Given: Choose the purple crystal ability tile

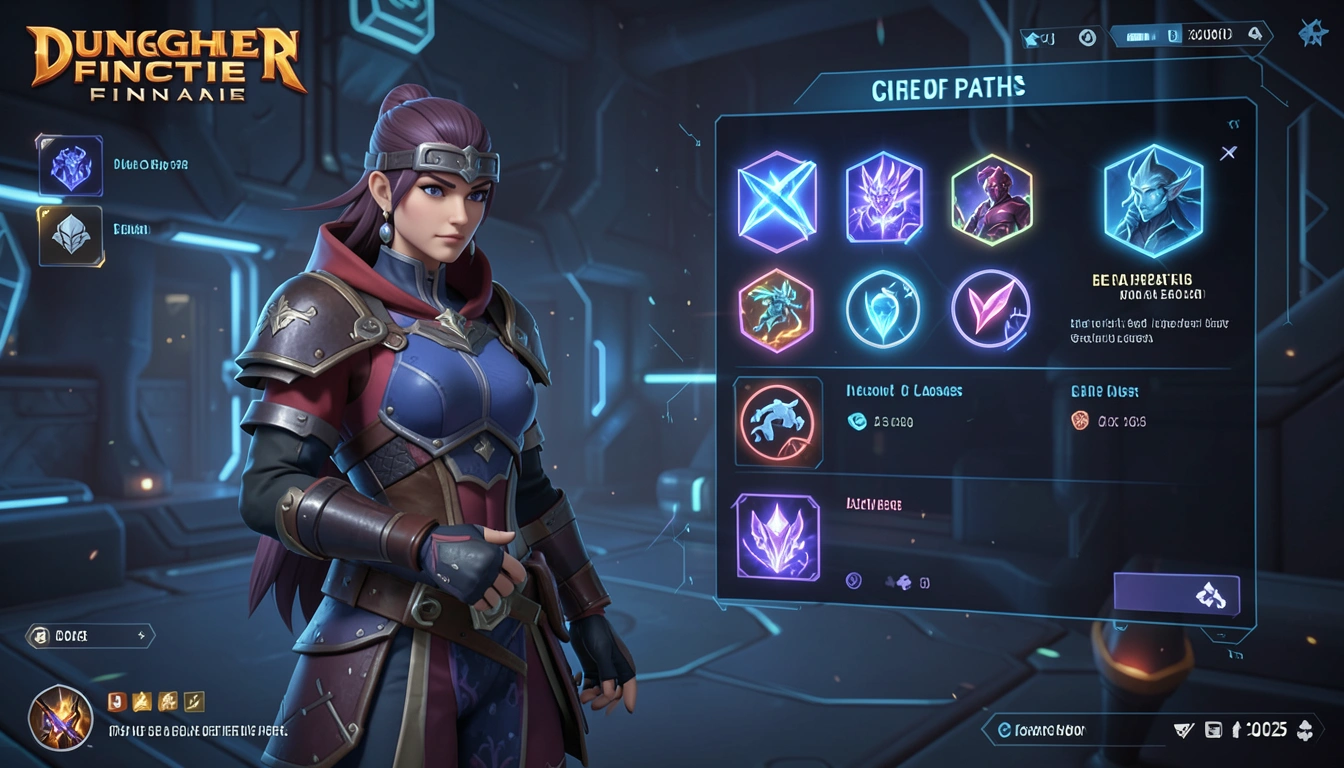Looking at the screenshot, I should click(x=777, y=536).
